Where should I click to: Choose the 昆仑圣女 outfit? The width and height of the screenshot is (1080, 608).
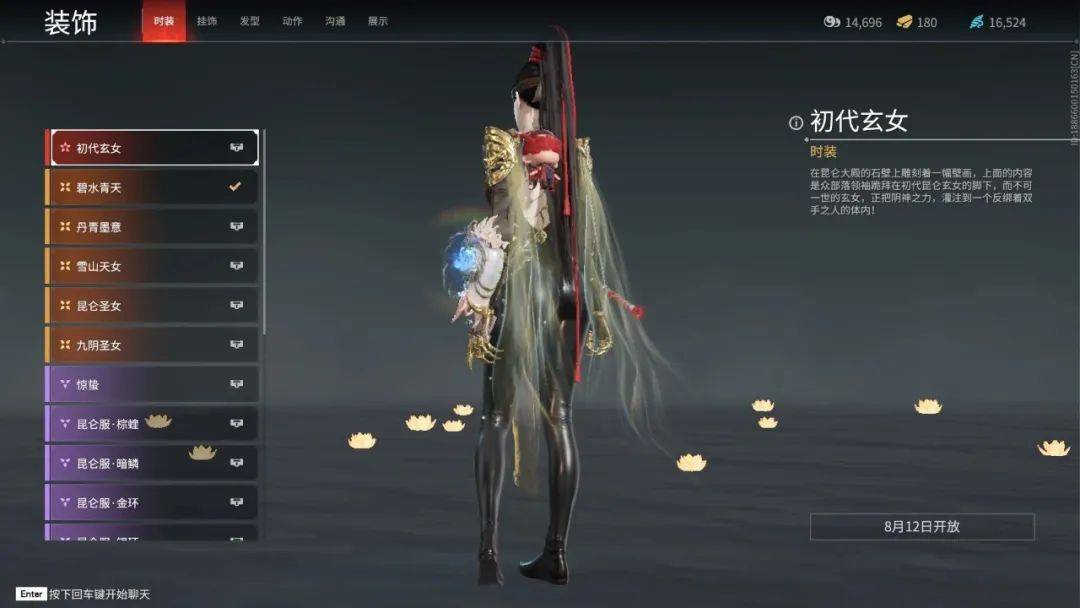tap(152, 306)
